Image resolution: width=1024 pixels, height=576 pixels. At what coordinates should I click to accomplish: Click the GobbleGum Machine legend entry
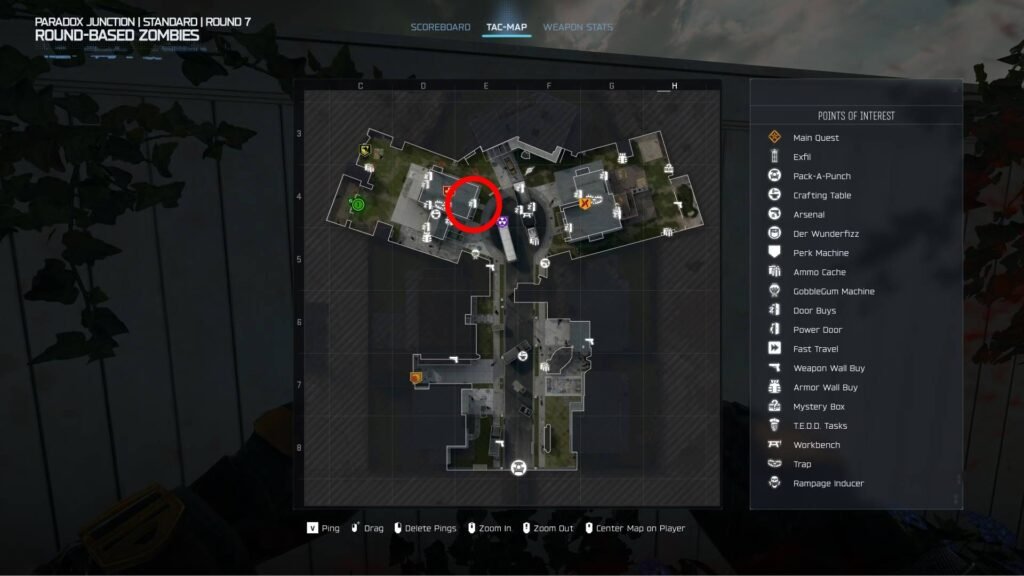[833, 292]
